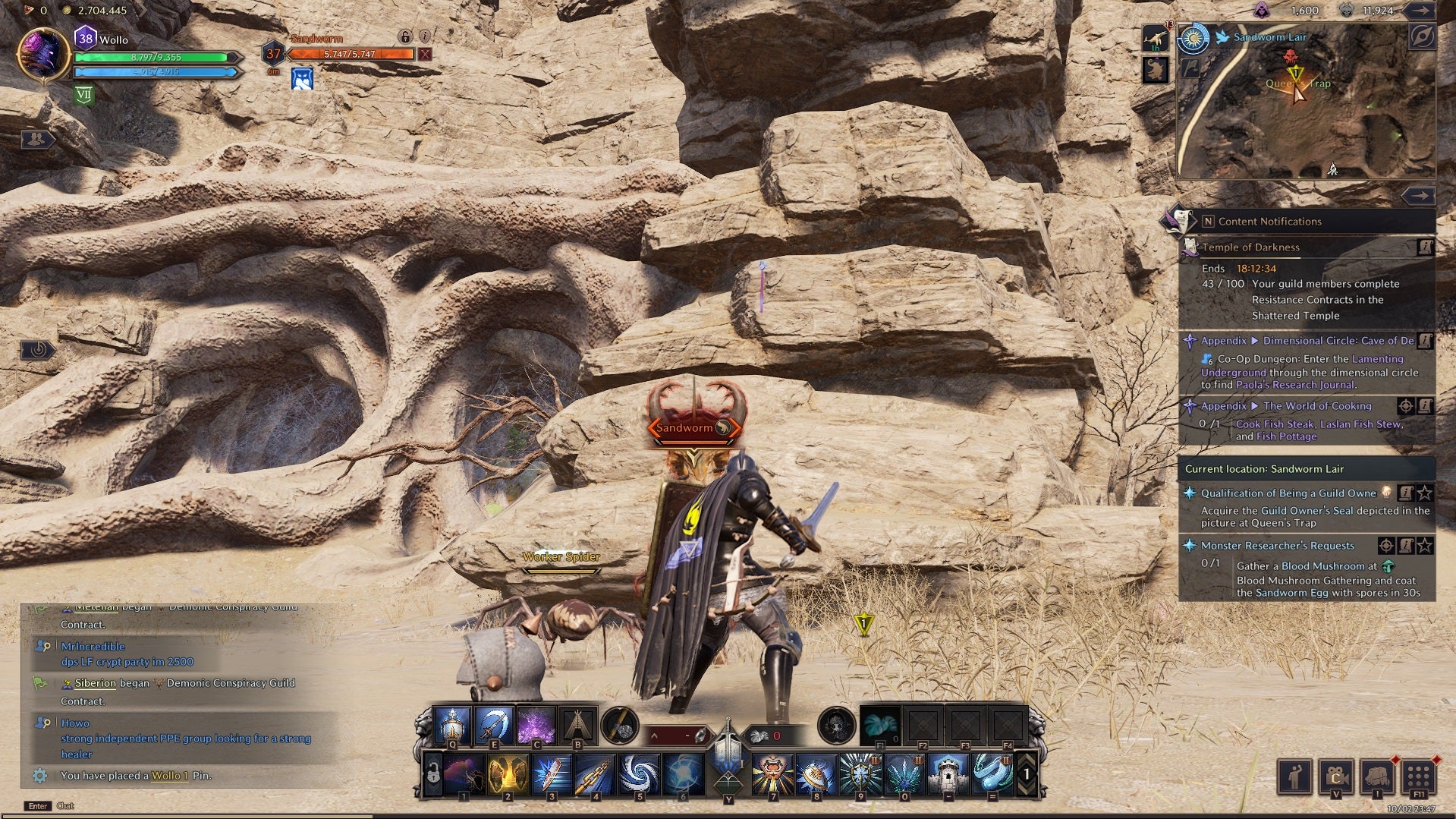Image resolution: width=1456 pixels, height=819 pixels.
Task: Click the compass button beside minimap
Action: (1422, 36)
